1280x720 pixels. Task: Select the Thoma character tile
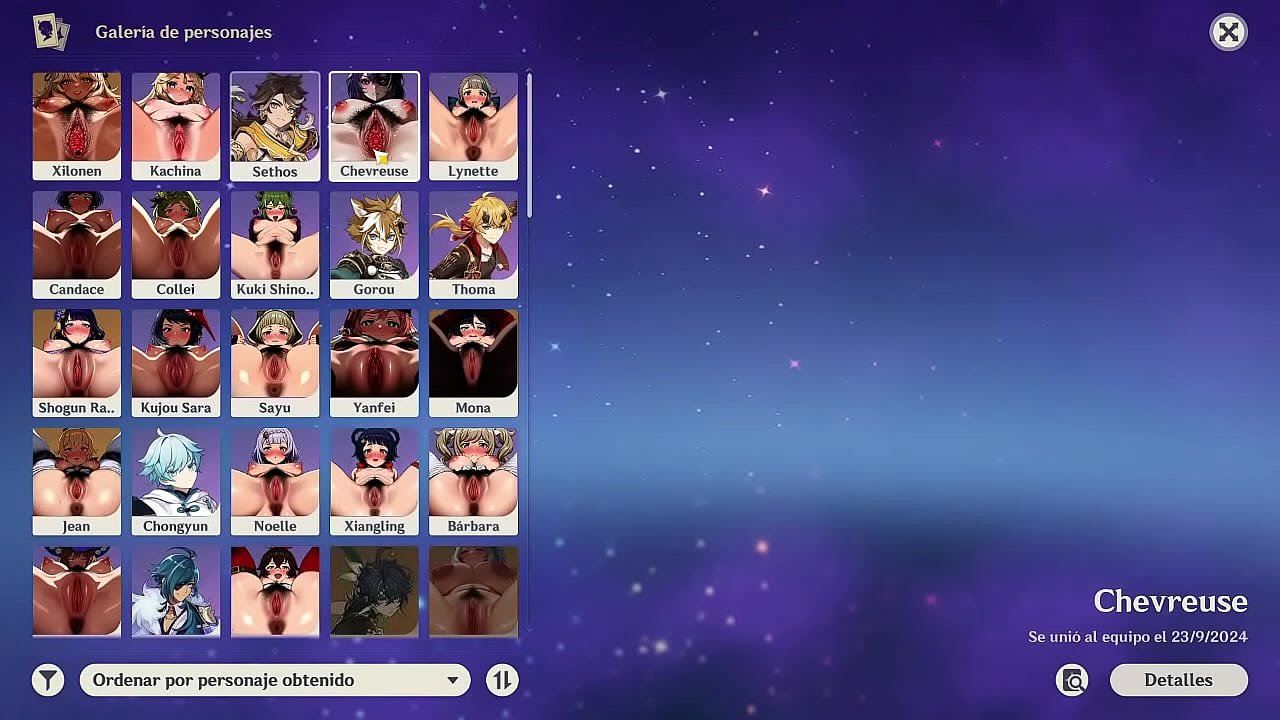(473, 244)
